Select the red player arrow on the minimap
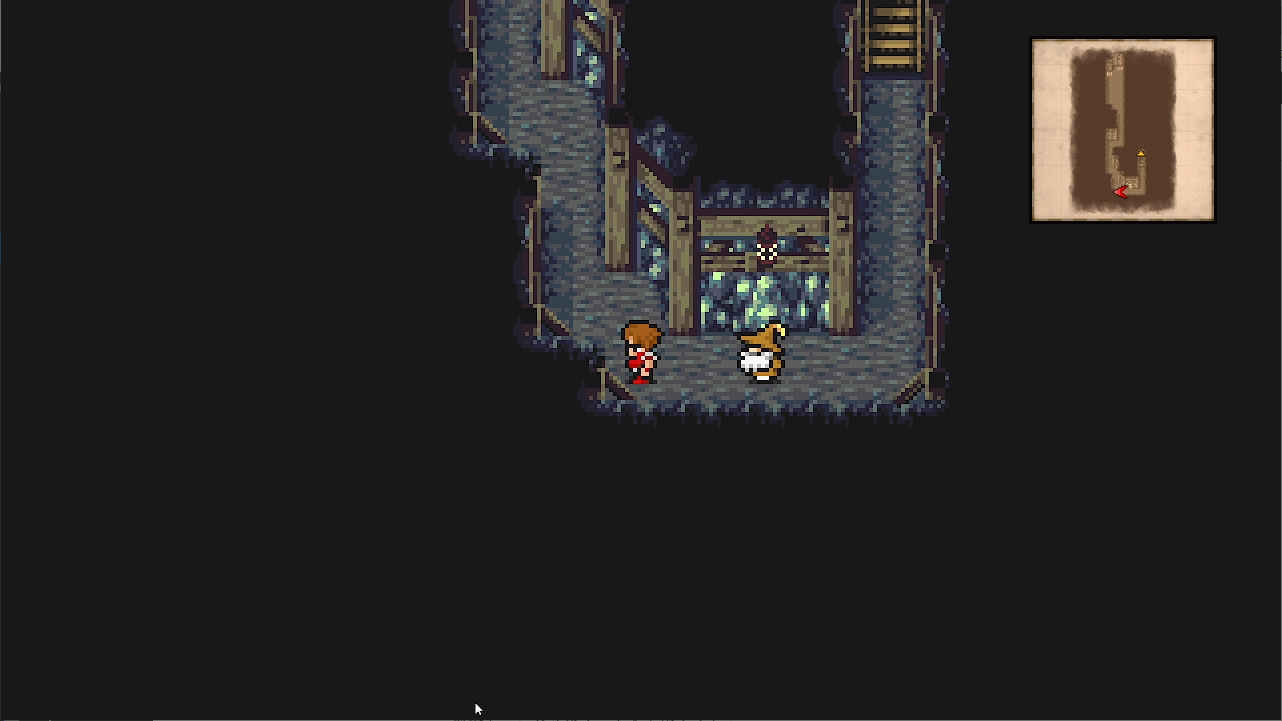This screenshot has height=721, width=1282. [x=1121, y=192]
